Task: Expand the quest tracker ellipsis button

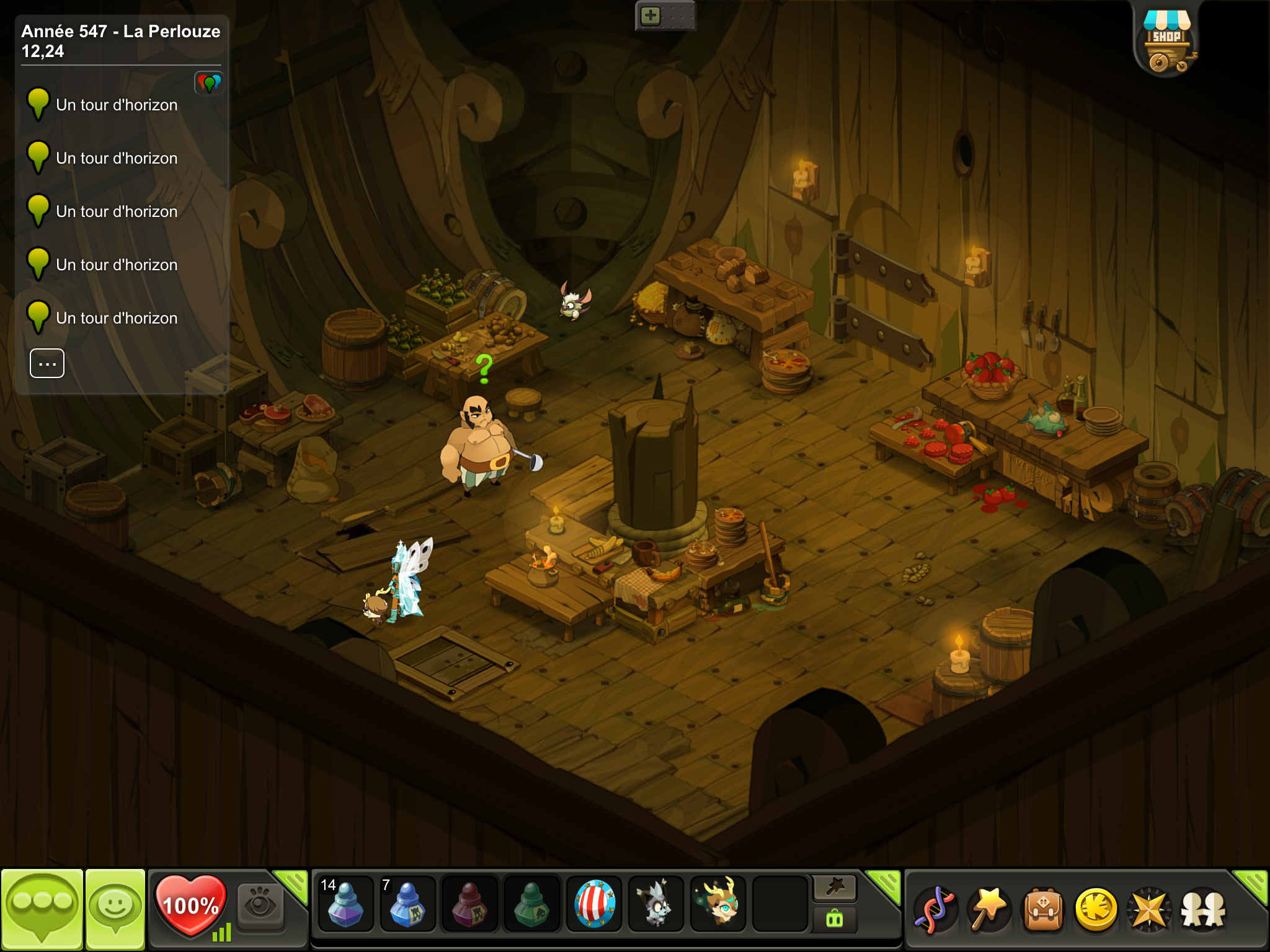Action: point(47,363)
